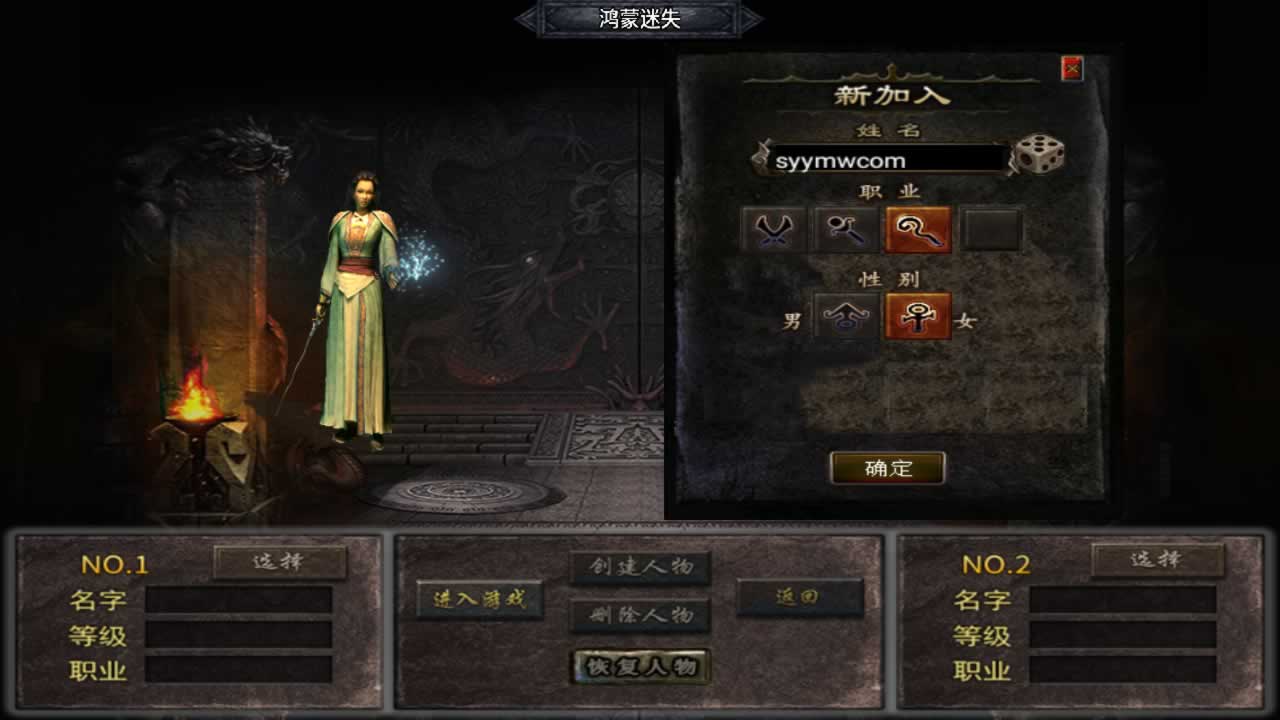Click 删除人物 delete character button
The height and width of the screenshot is (720, 1280).
(640, 615)
